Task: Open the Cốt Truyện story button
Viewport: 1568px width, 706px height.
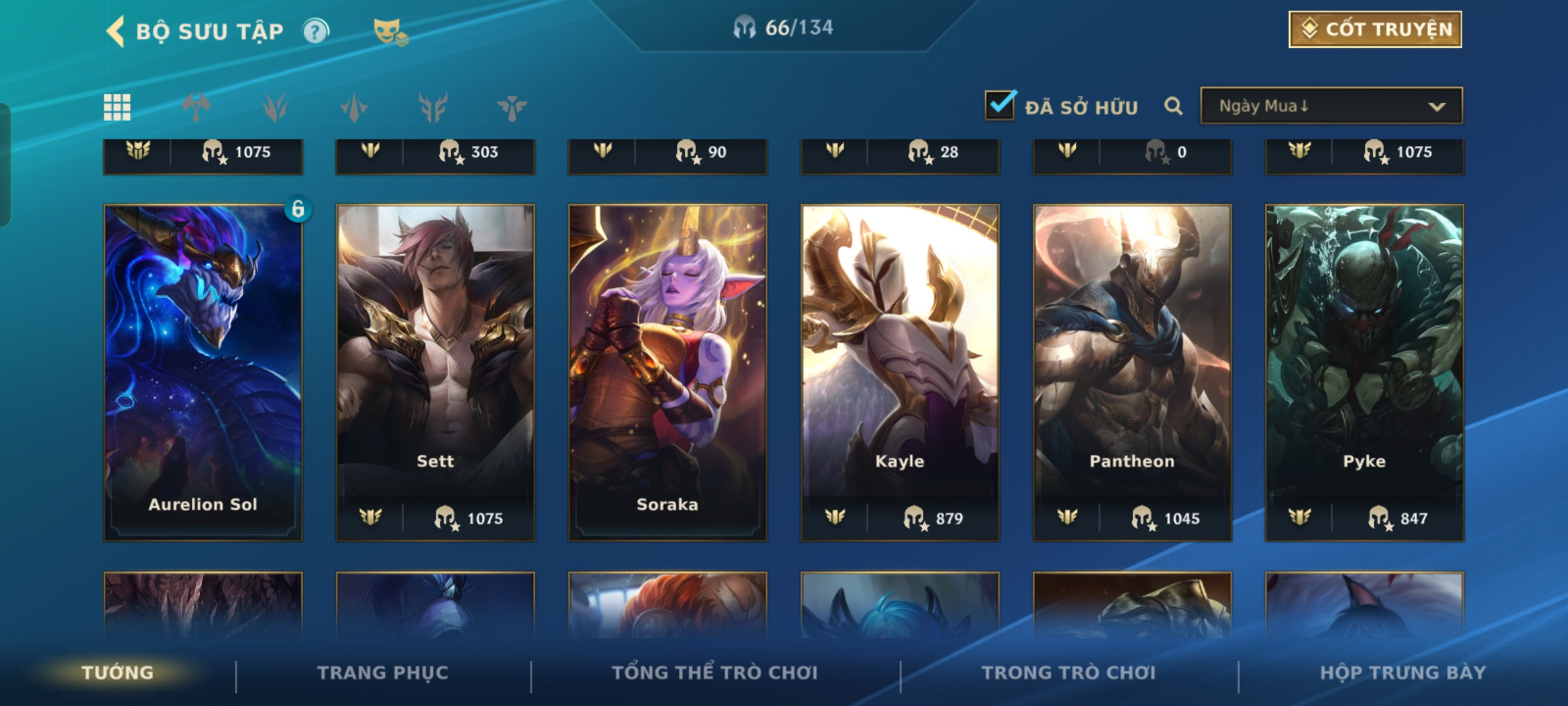Action: (1375, 29)
